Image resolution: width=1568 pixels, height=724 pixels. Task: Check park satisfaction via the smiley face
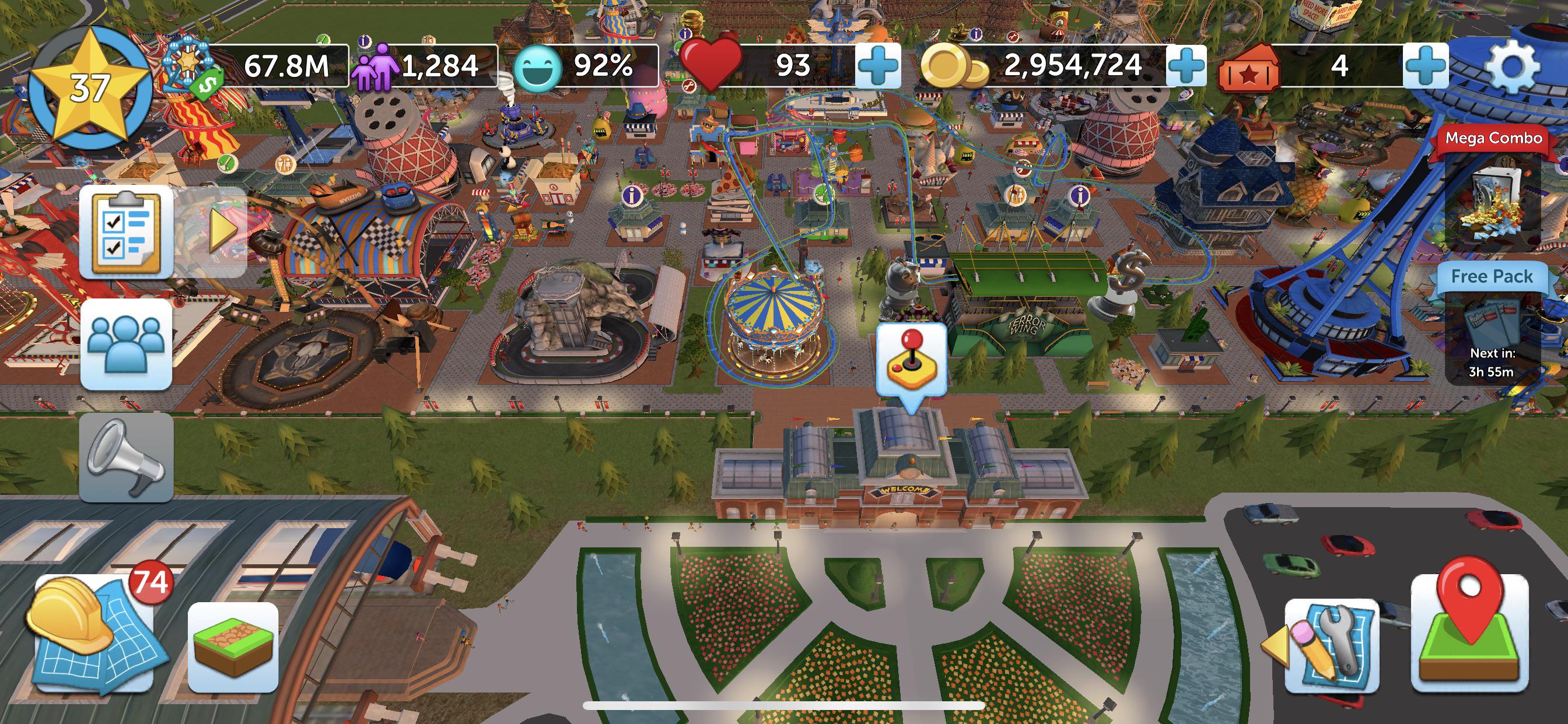(x=537, y=67)
